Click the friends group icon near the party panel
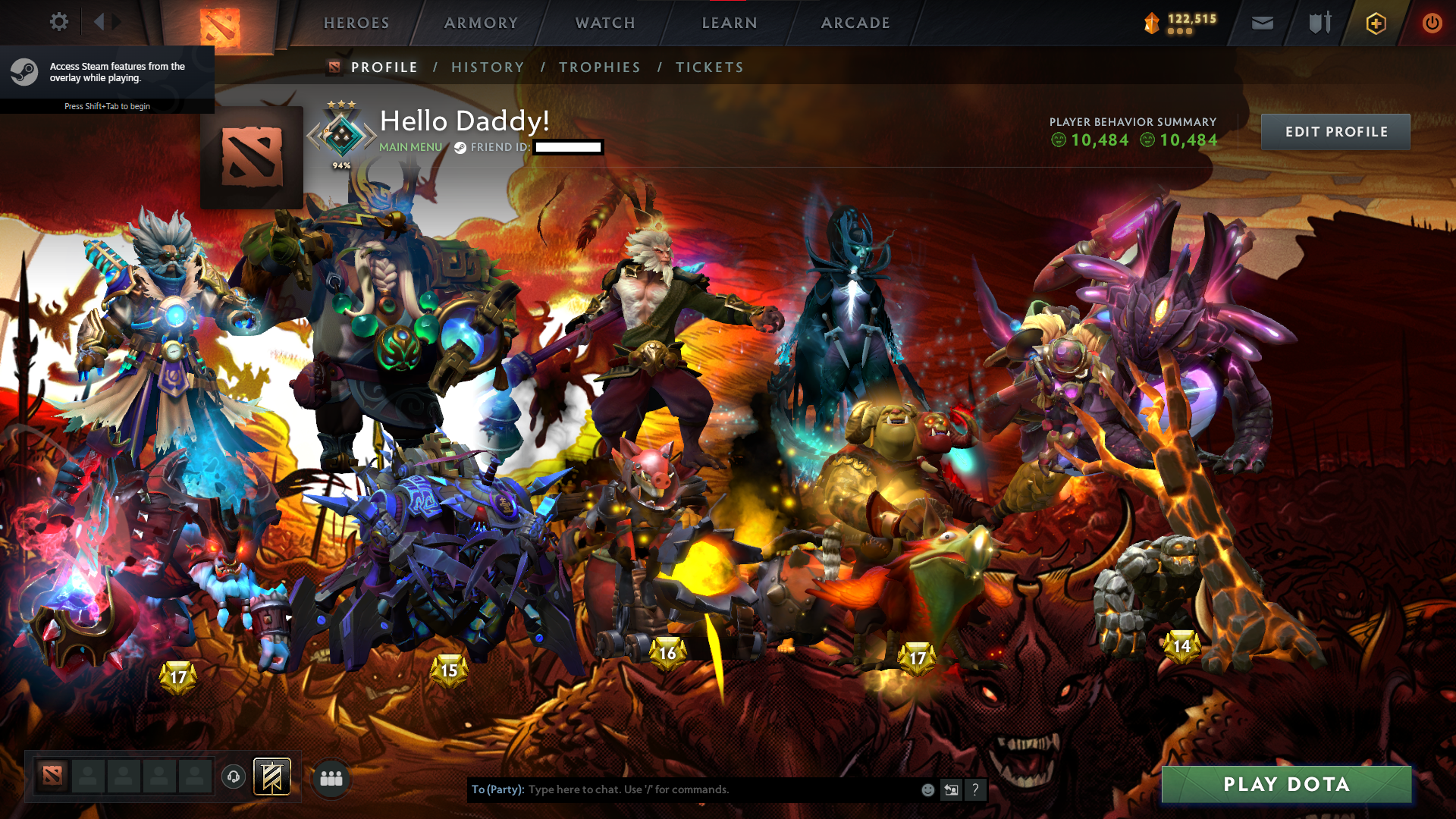The width and height of the screenshot is (1456, 819). click(331, 778)
